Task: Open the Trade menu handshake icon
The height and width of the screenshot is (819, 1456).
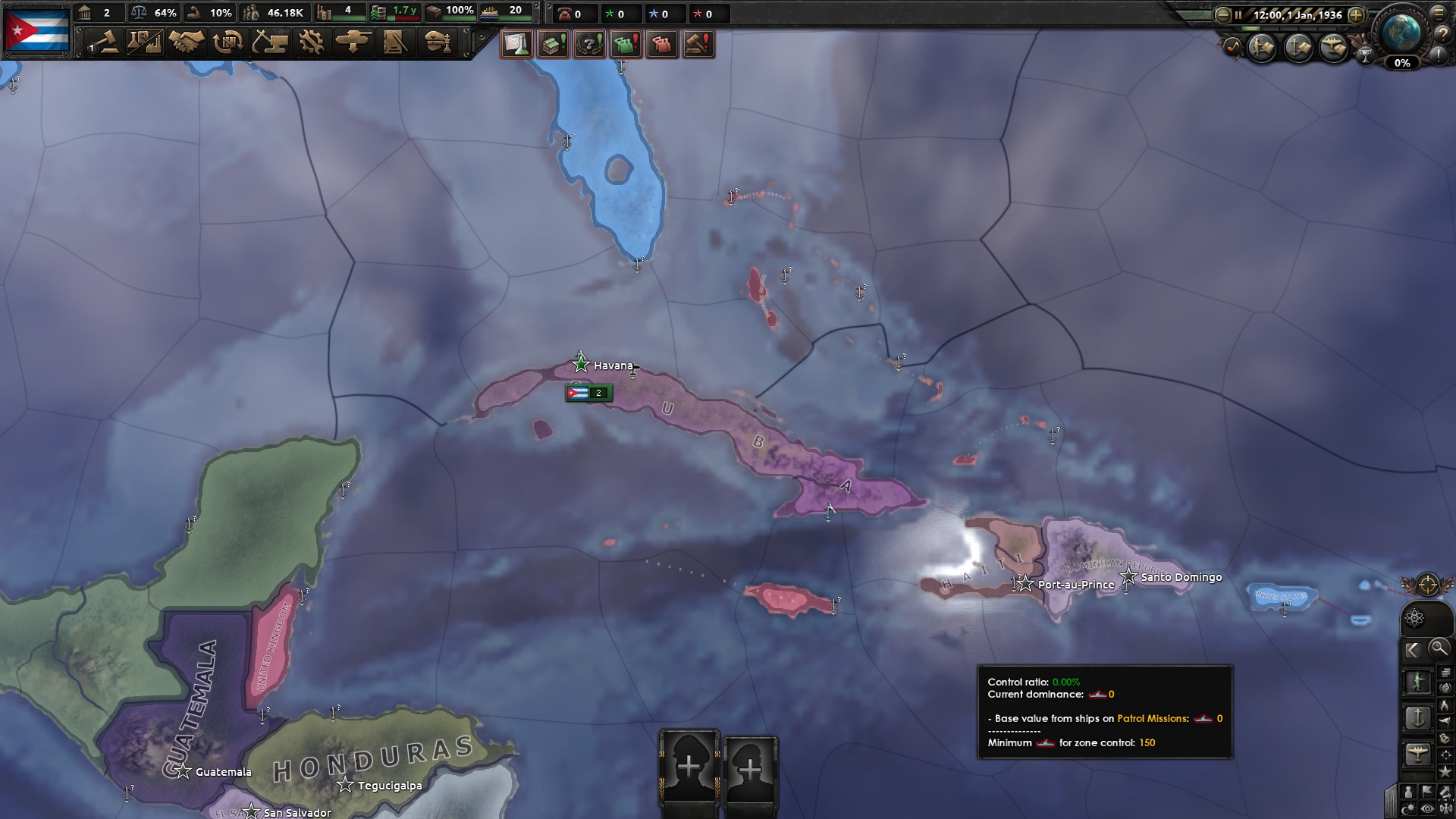Action: tap(188, 43)
